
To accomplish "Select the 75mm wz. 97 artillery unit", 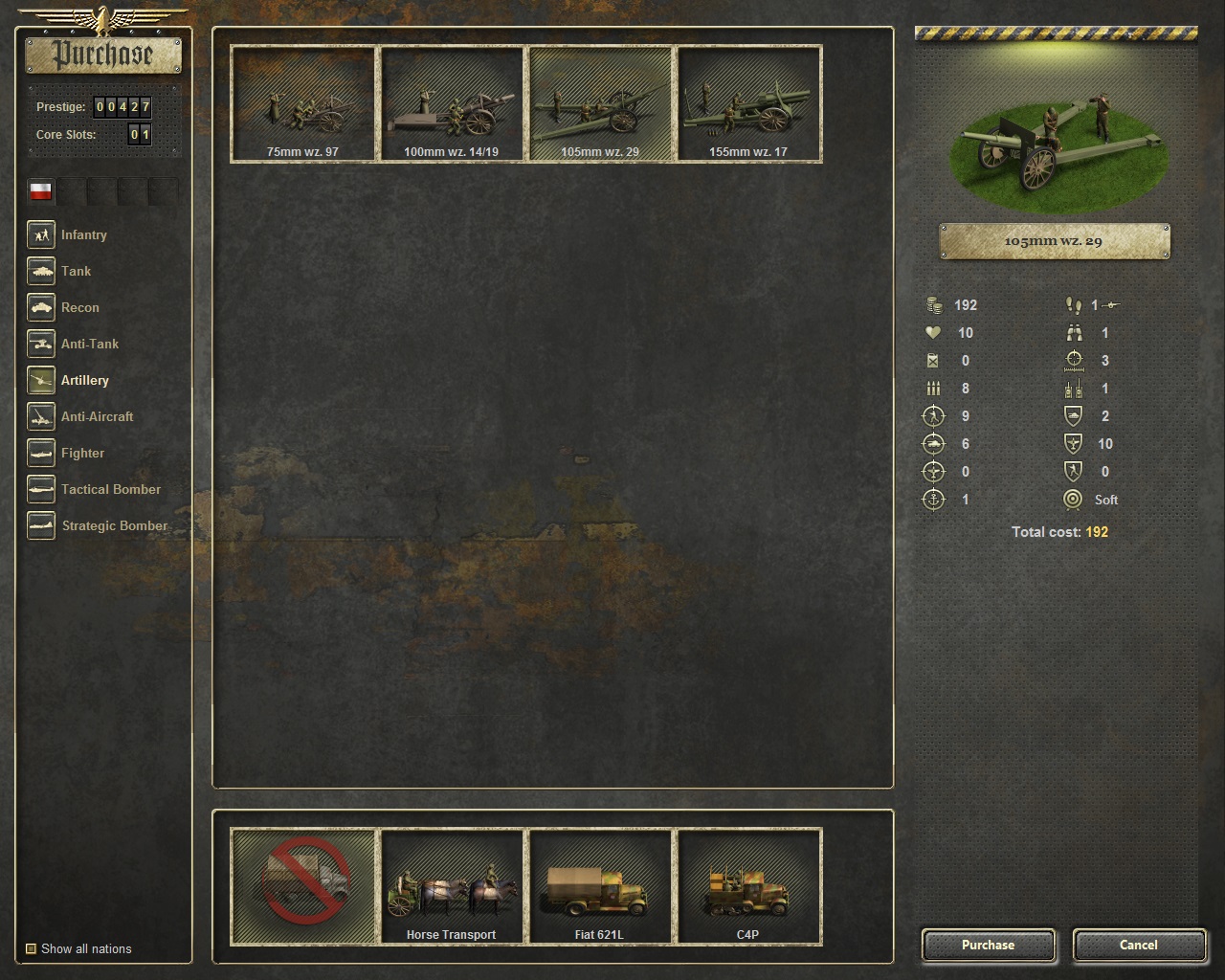I will tap(302, 104).
